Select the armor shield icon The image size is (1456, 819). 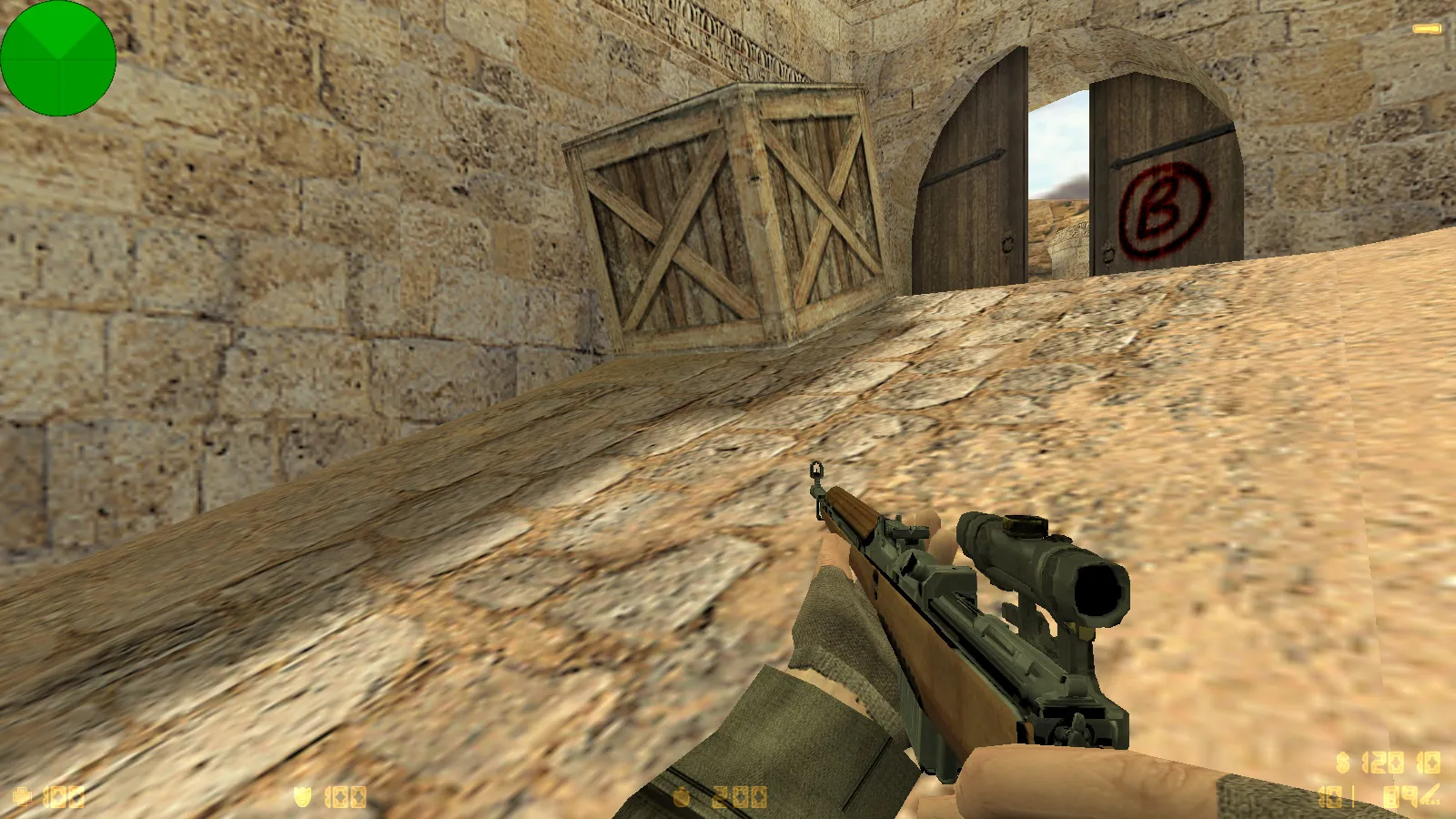(302, 797)
